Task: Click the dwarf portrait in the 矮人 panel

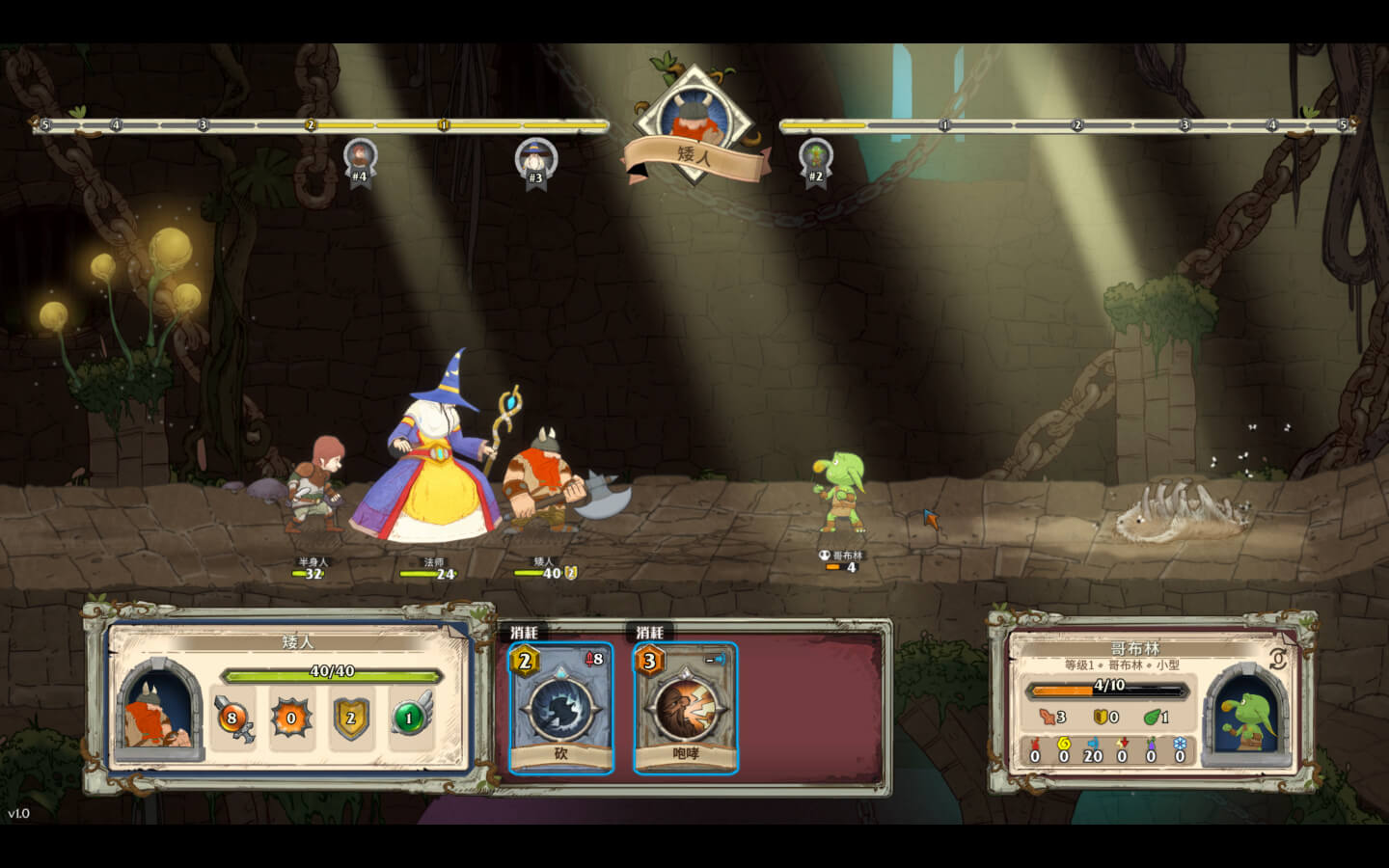Action: (x=157, y=712)
